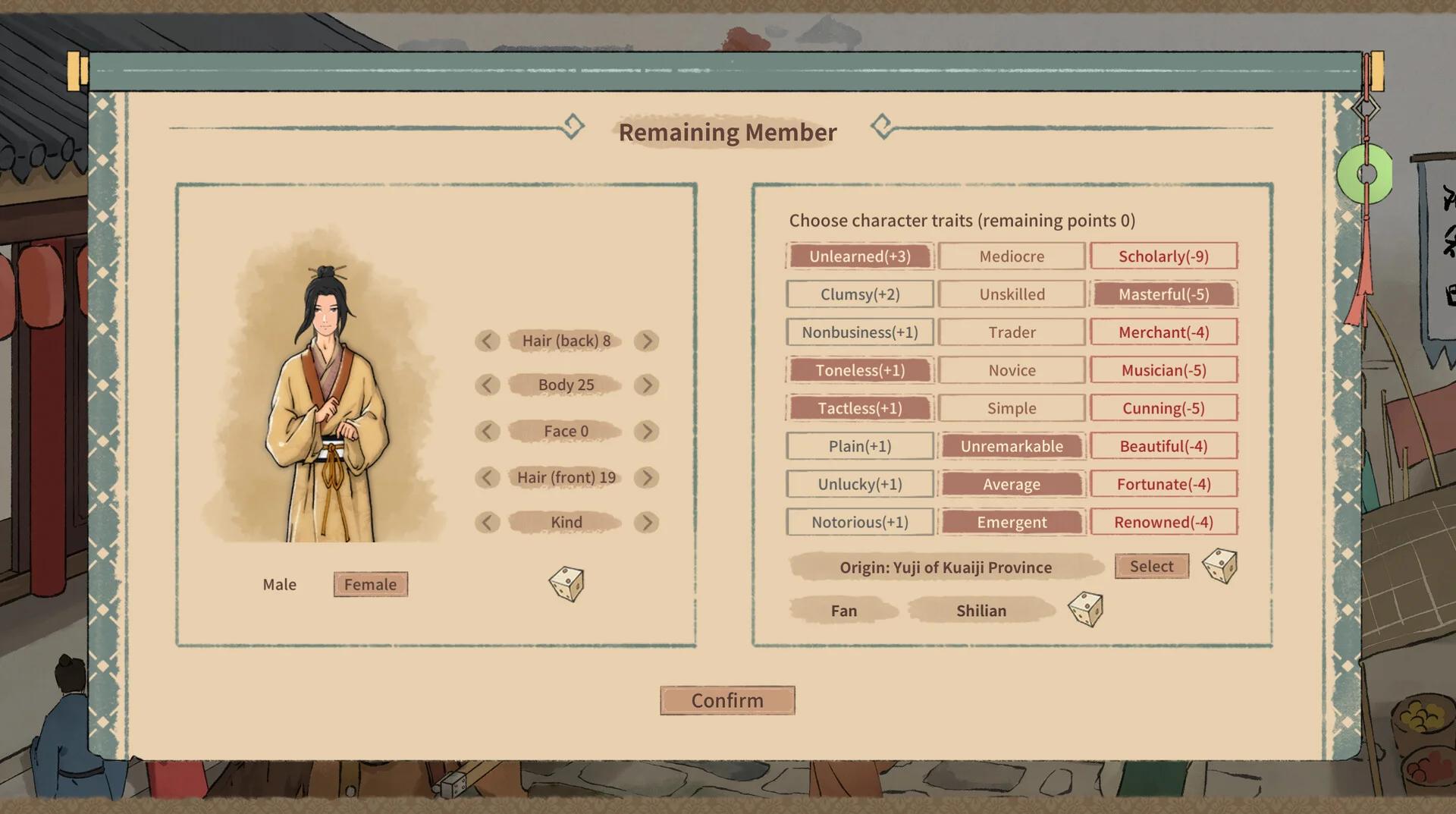Advance to the next Face option
Image resolution: width=1456 pixels, height=814 pixels.
coord(646,431)
